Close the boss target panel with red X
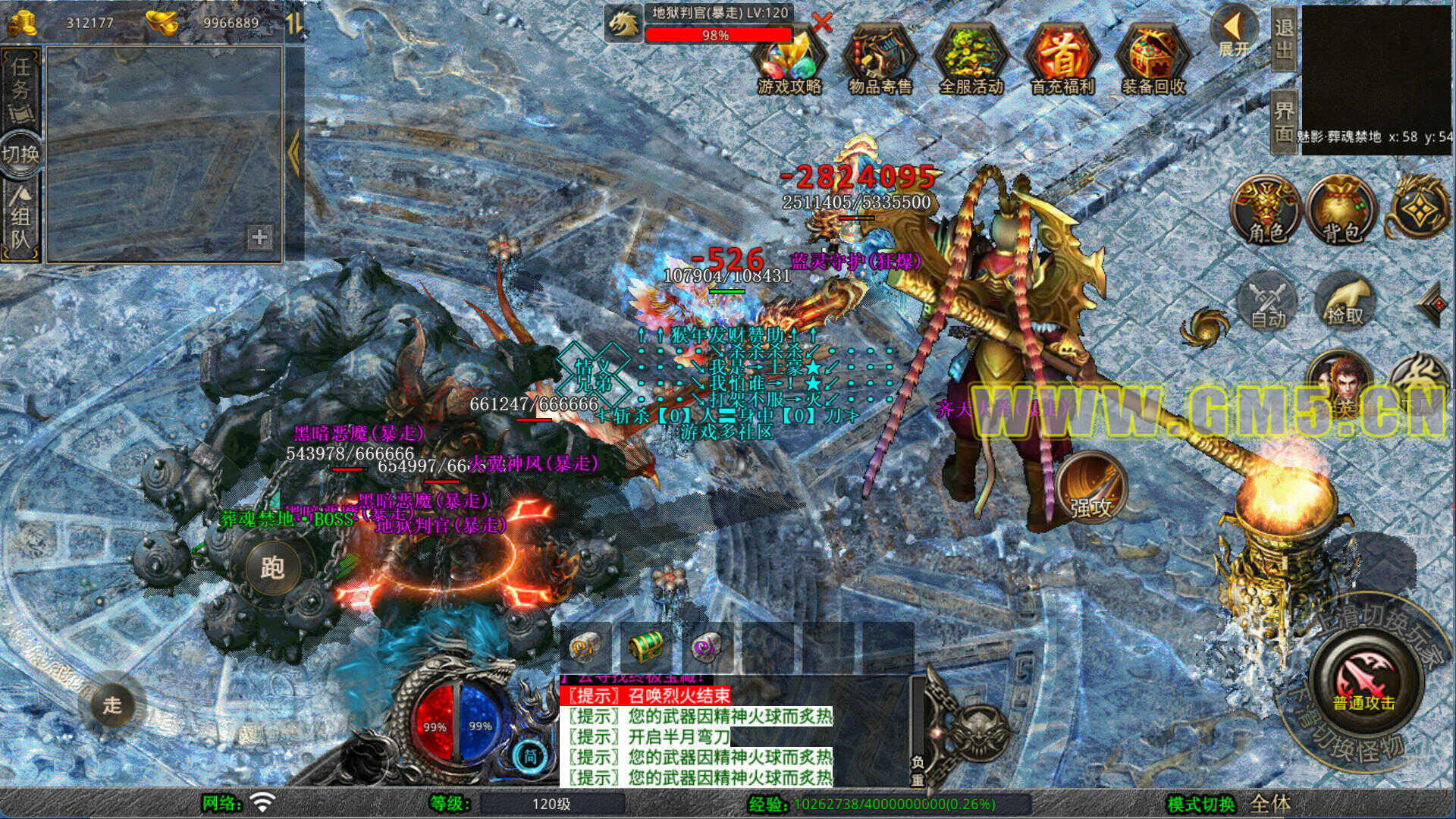Image resolution: width=1456 pixels, height=819 pixels. pos(821,23)
